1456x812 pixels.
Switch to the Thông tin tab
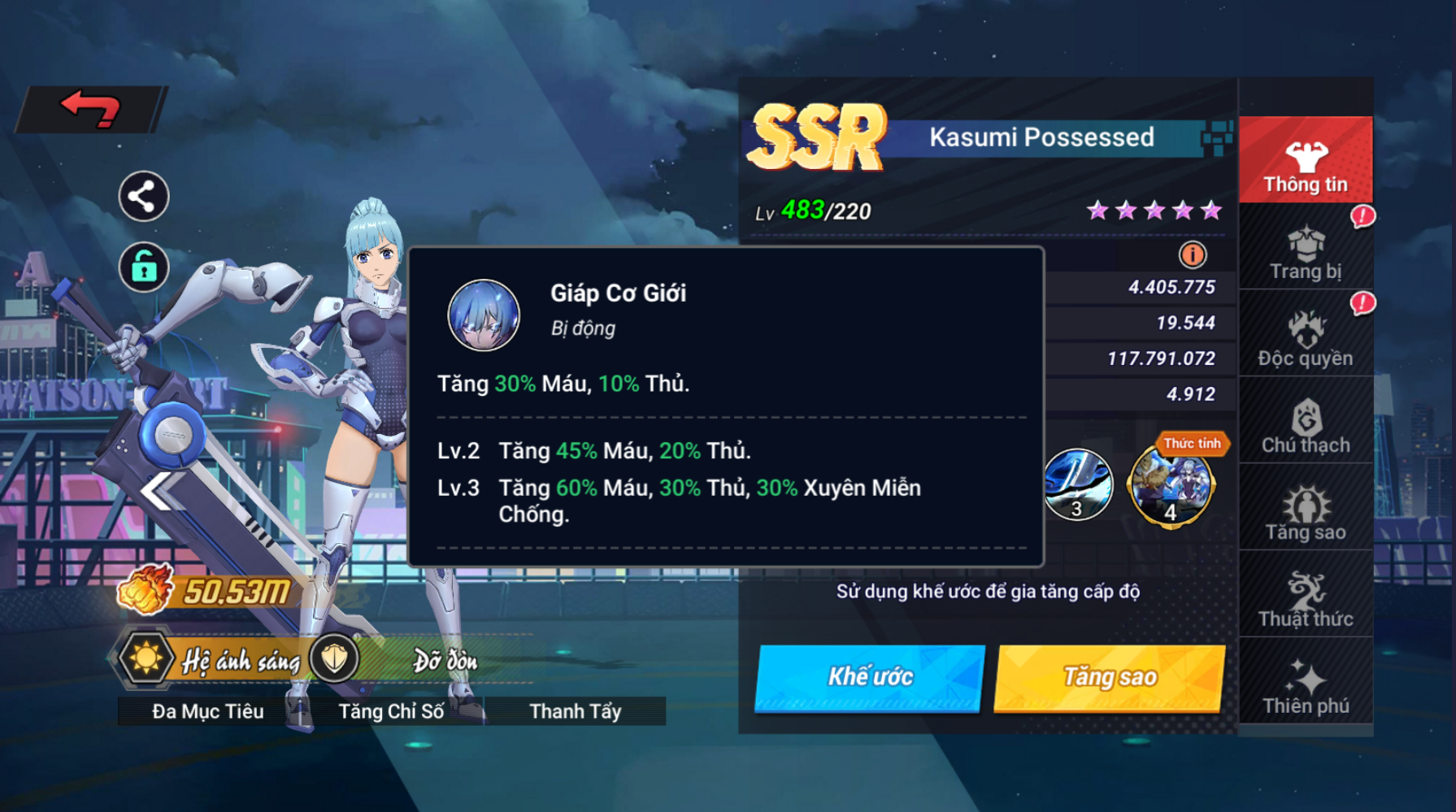pyautogui.click(x=1305, y=161)
